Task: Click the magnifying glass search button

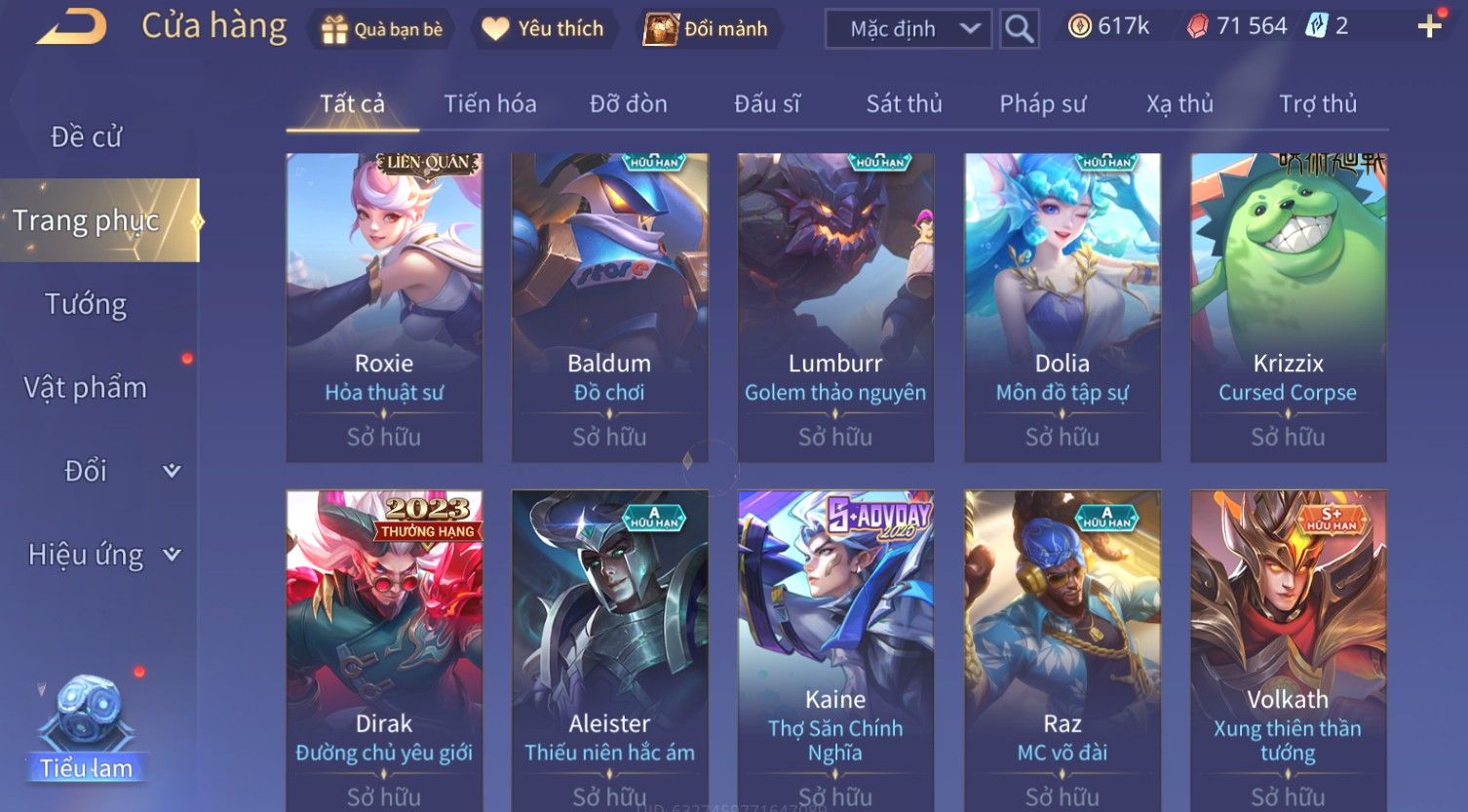Action: pos(1019,29)
